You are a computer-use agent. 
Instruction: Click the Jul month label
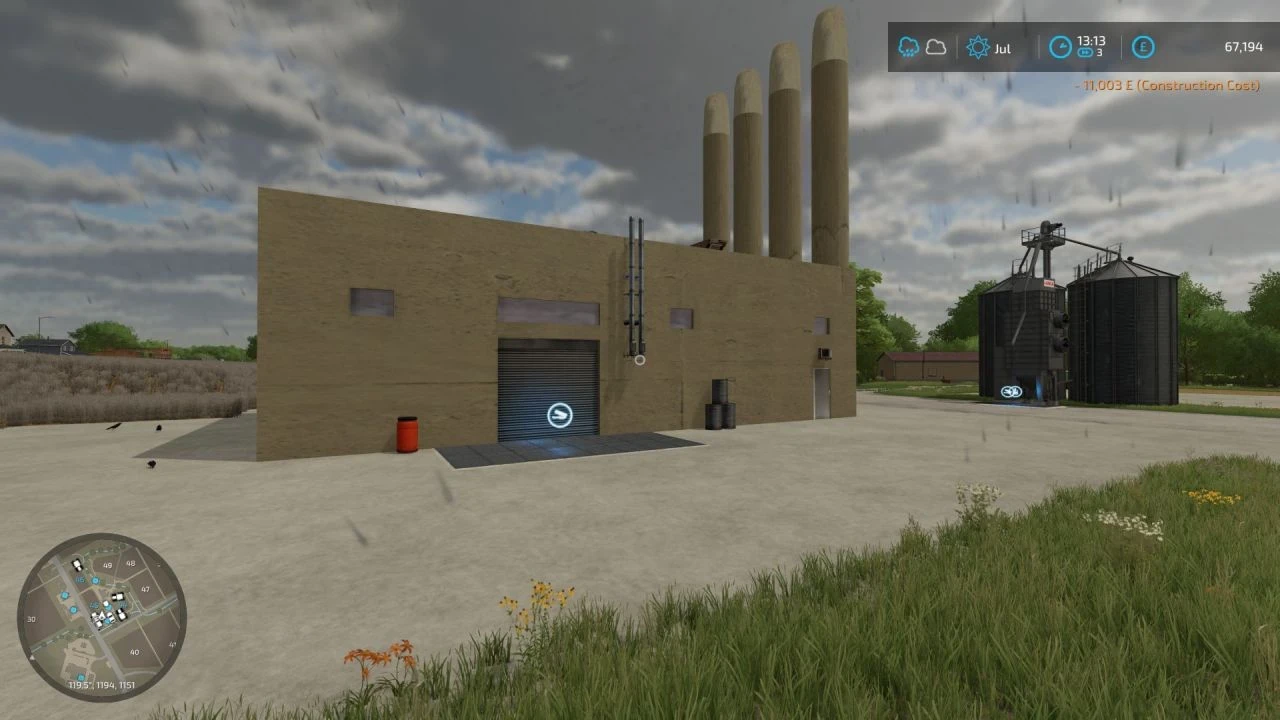click(1001, 48)
